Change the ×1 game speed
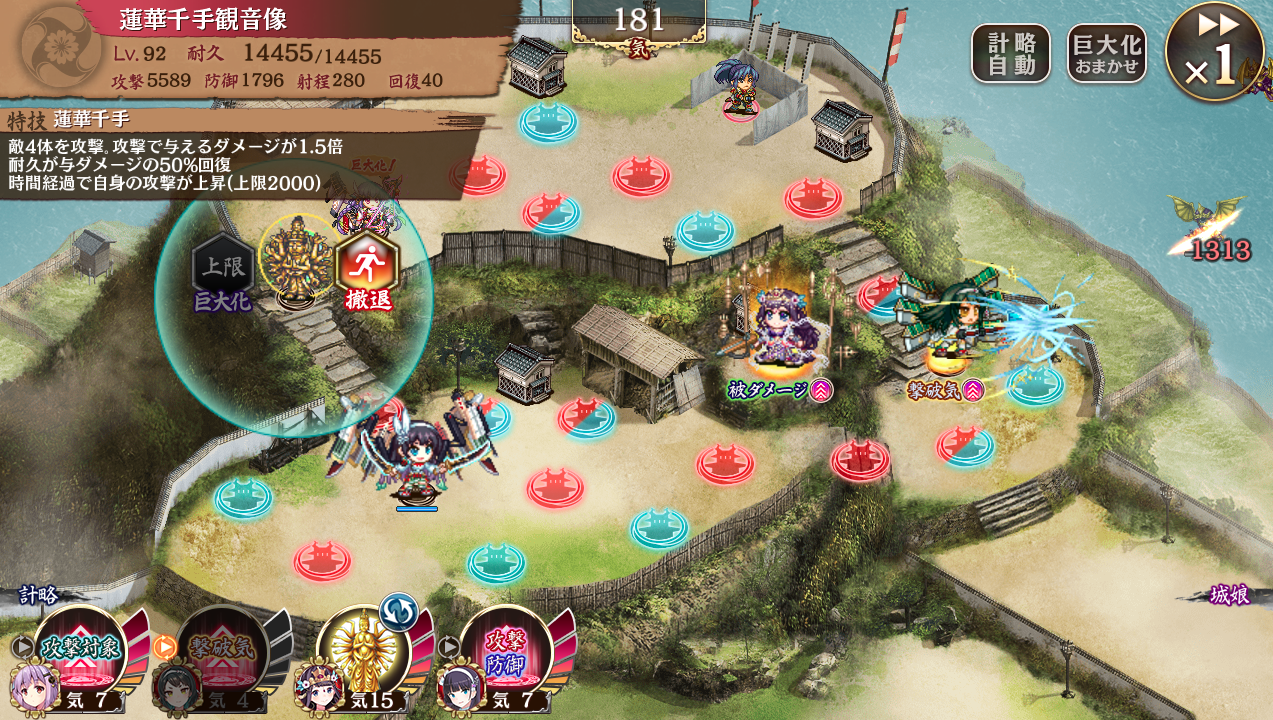 [x=1213, y=52]
